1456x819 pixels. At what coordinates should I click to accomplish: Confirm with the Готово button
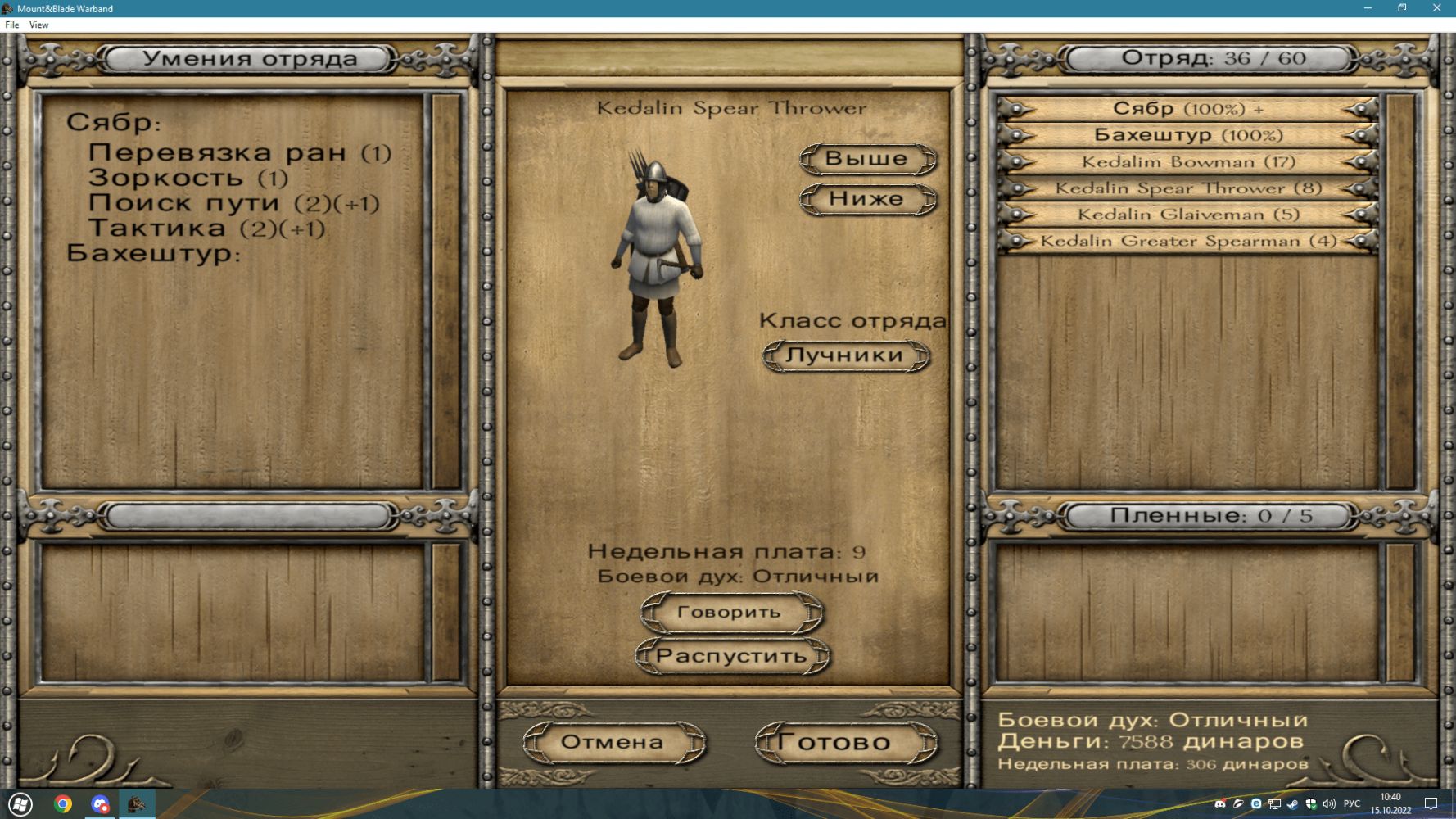(844, 742)
